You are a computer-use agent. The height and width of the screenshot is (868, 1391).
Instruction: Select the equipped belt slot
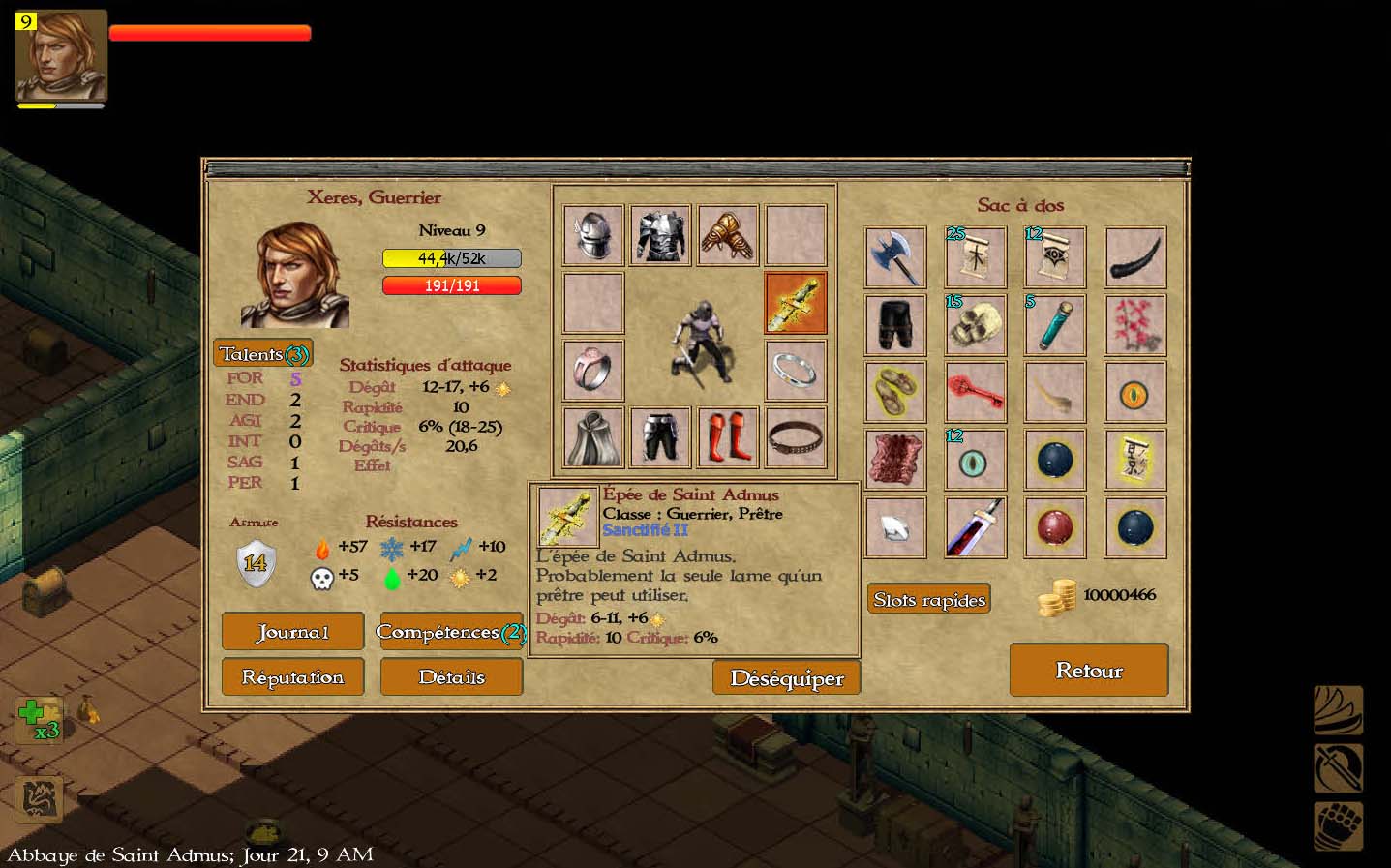pyautogui.click(x=796, y=437)
